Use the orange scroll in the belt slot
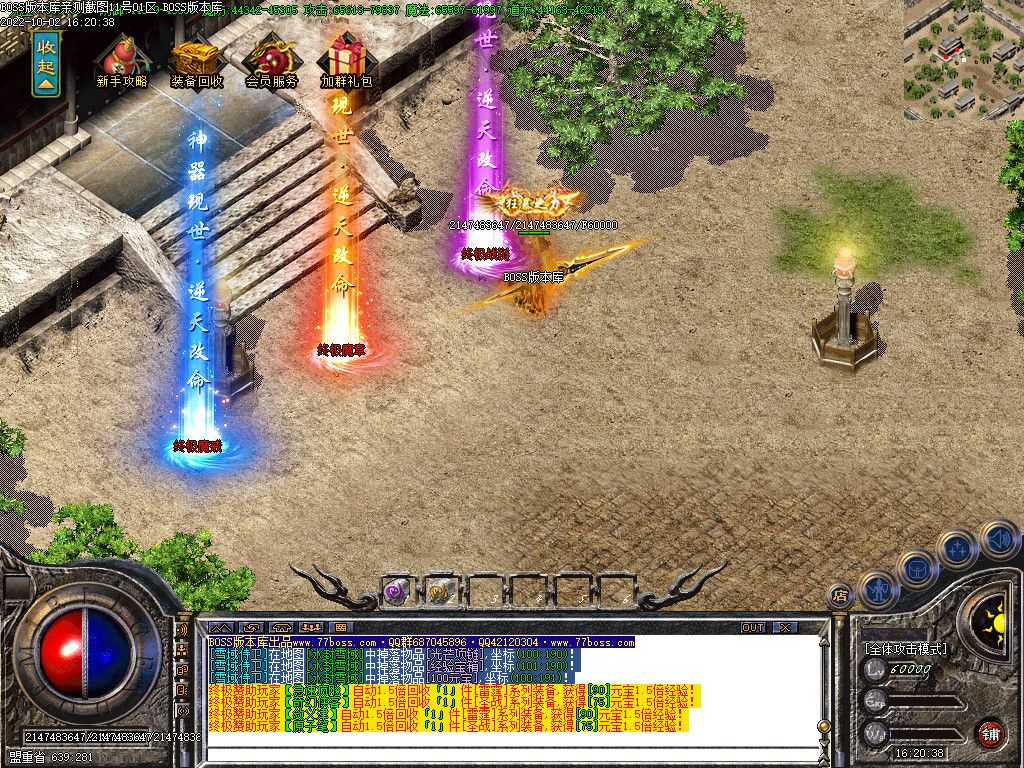Screen dimensions: 1024x768 [x=438, y=592]
